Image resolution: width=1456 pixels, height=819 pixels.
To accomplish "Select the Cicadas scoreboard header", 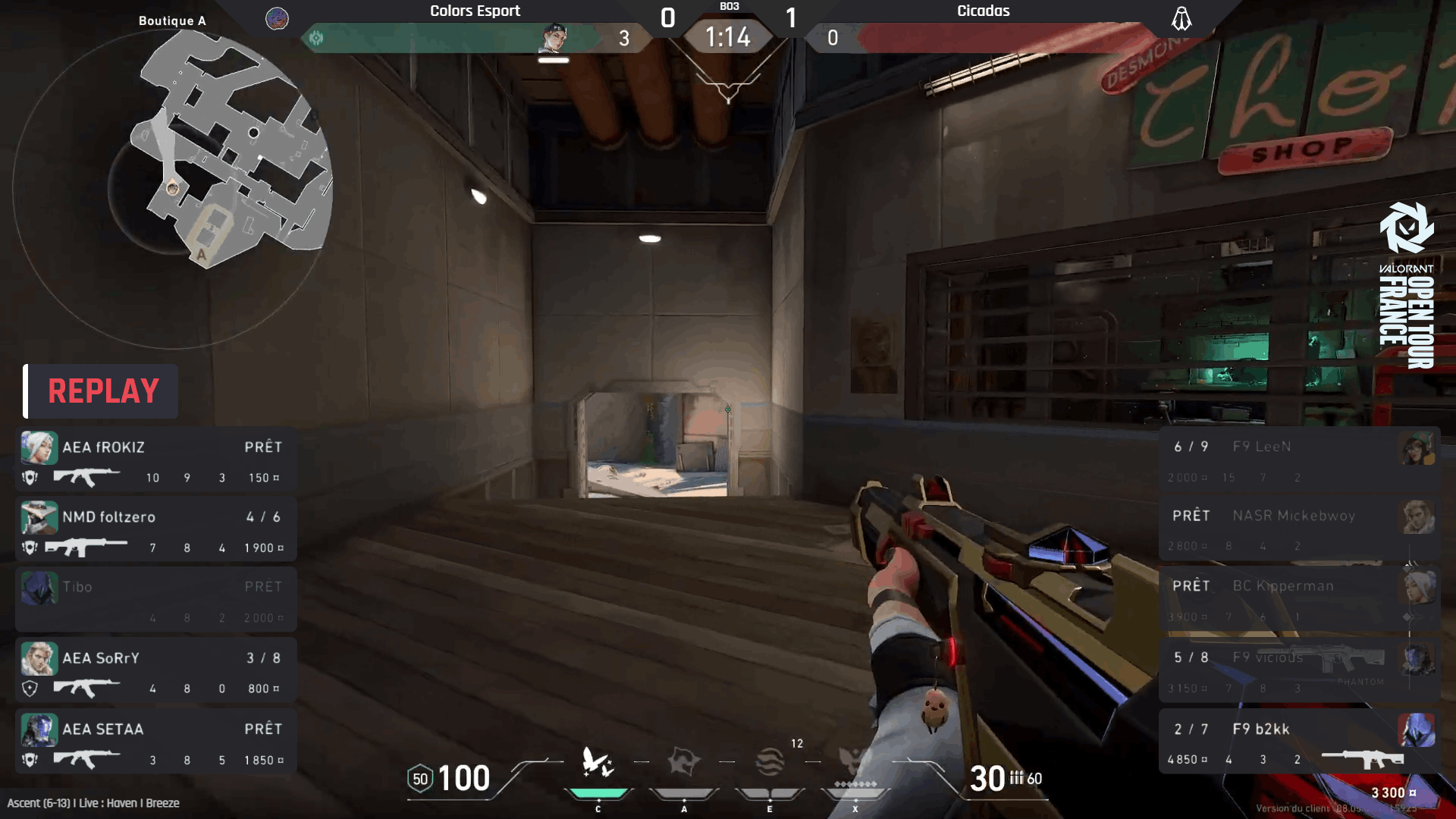I will [982, 11].
